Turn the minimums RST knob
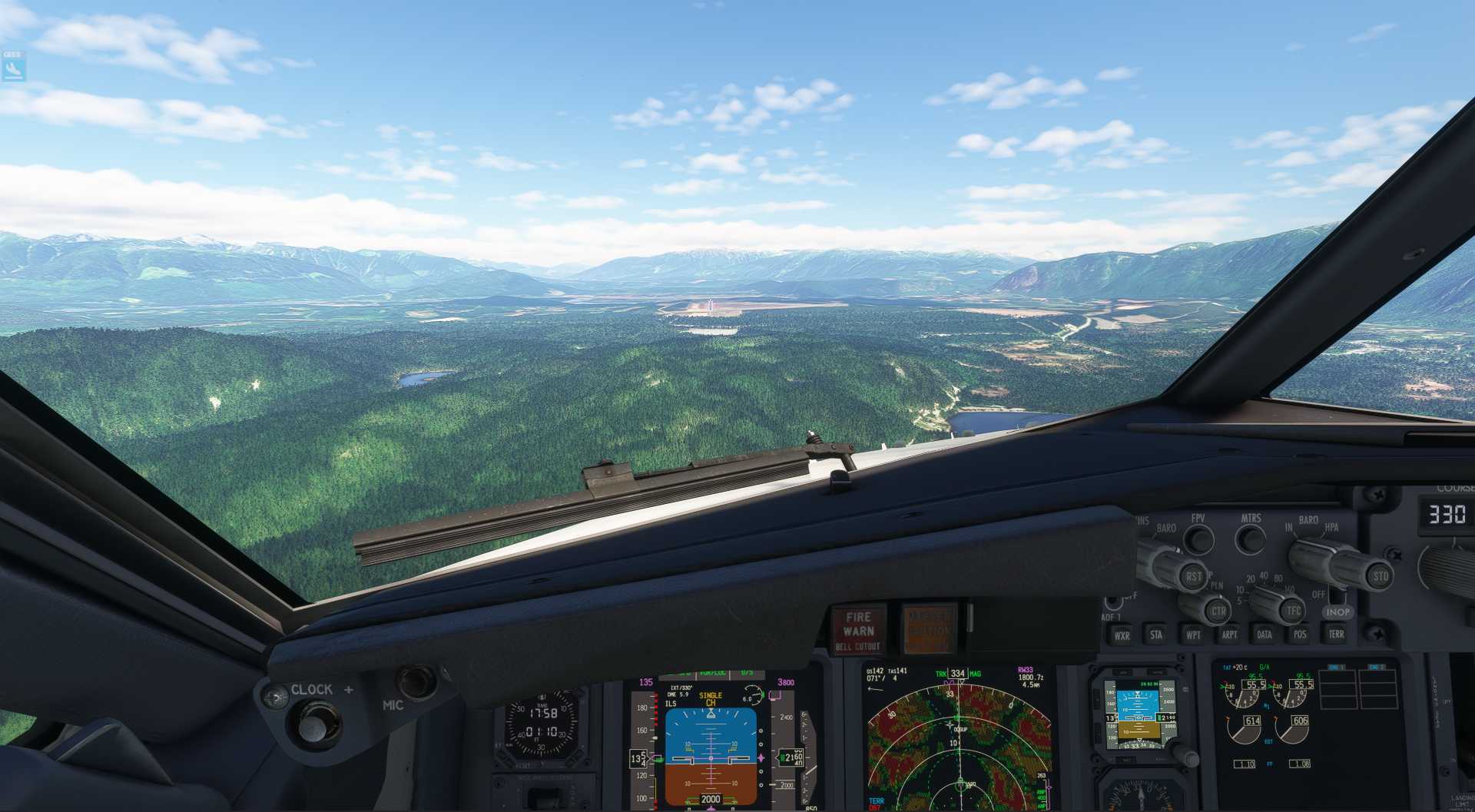Screen dimensions: 1475x812 (x=1194, y=576)
